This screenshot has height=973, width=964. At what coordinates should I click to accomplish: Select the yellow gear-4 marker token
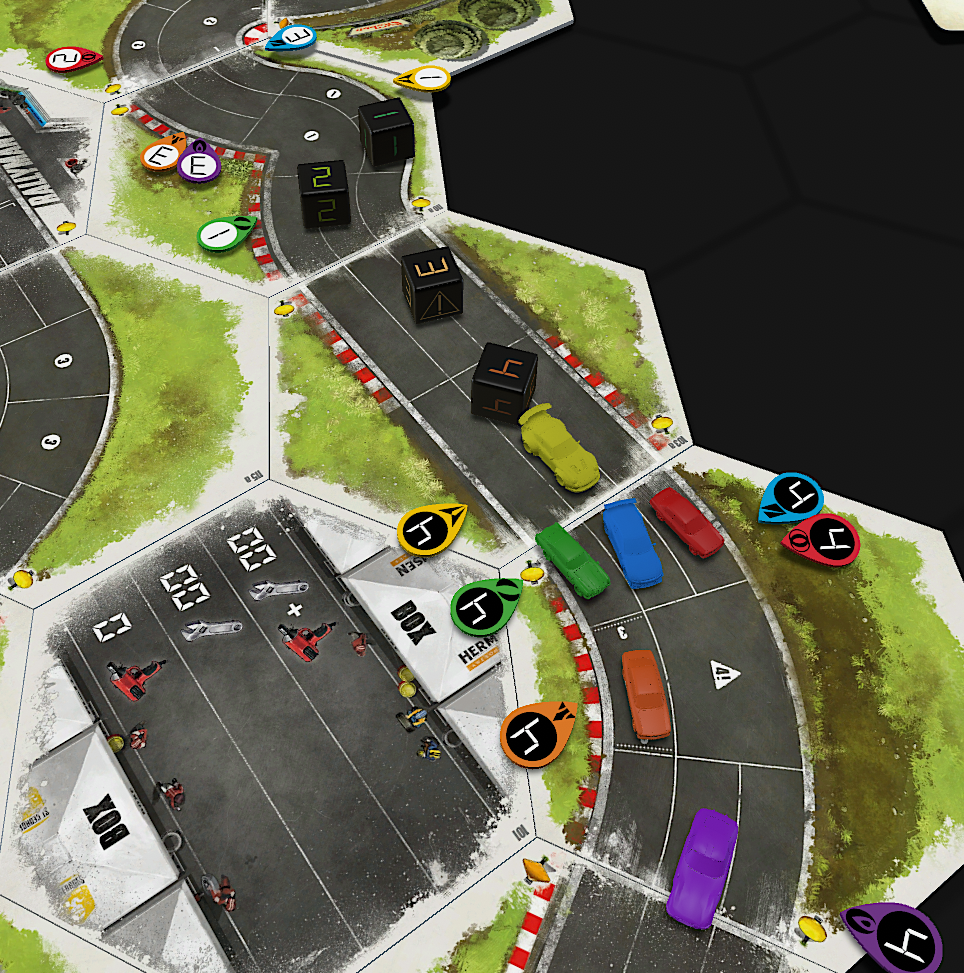pos(431,529)
